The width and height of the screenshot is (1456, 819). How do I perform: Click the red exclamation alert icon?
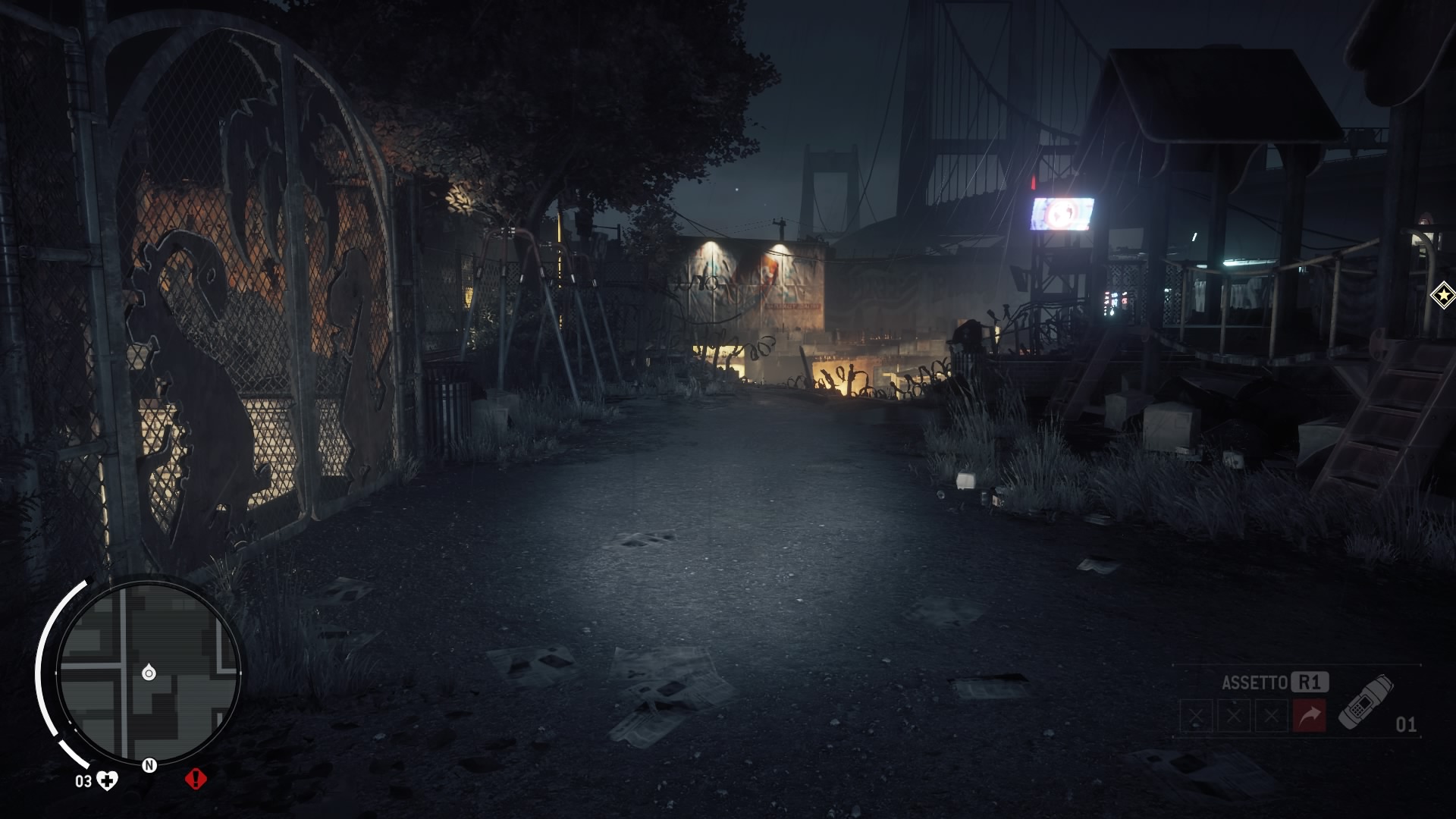coord(196,779)
